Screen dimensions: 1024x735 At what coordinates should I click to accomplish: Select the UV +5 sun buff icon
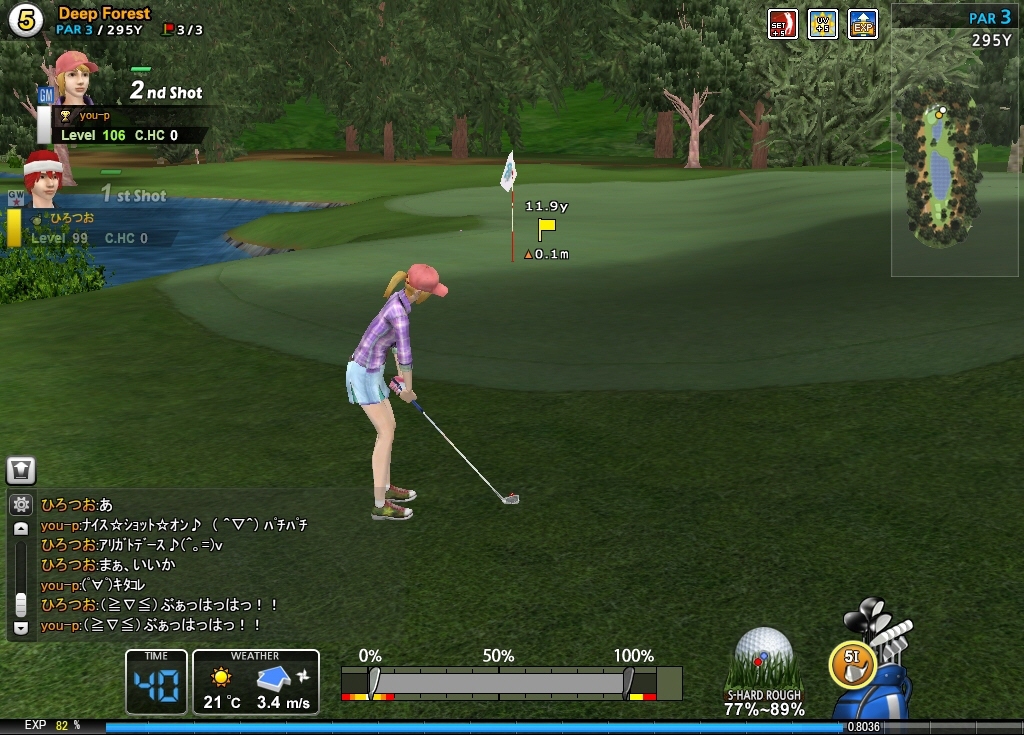coord(822,24)
